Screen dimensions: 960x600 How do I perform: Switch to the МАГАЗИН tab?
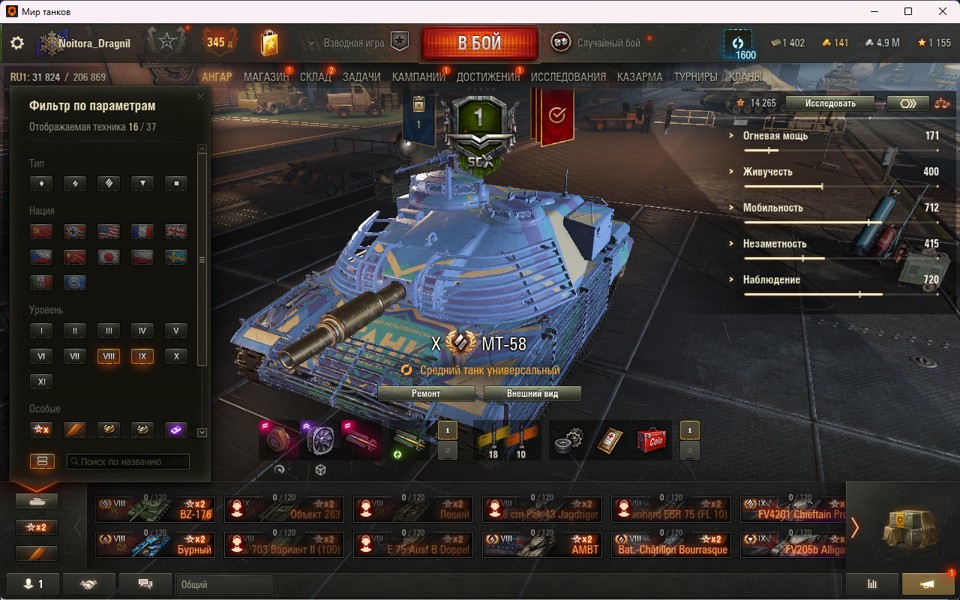(266, 77)
